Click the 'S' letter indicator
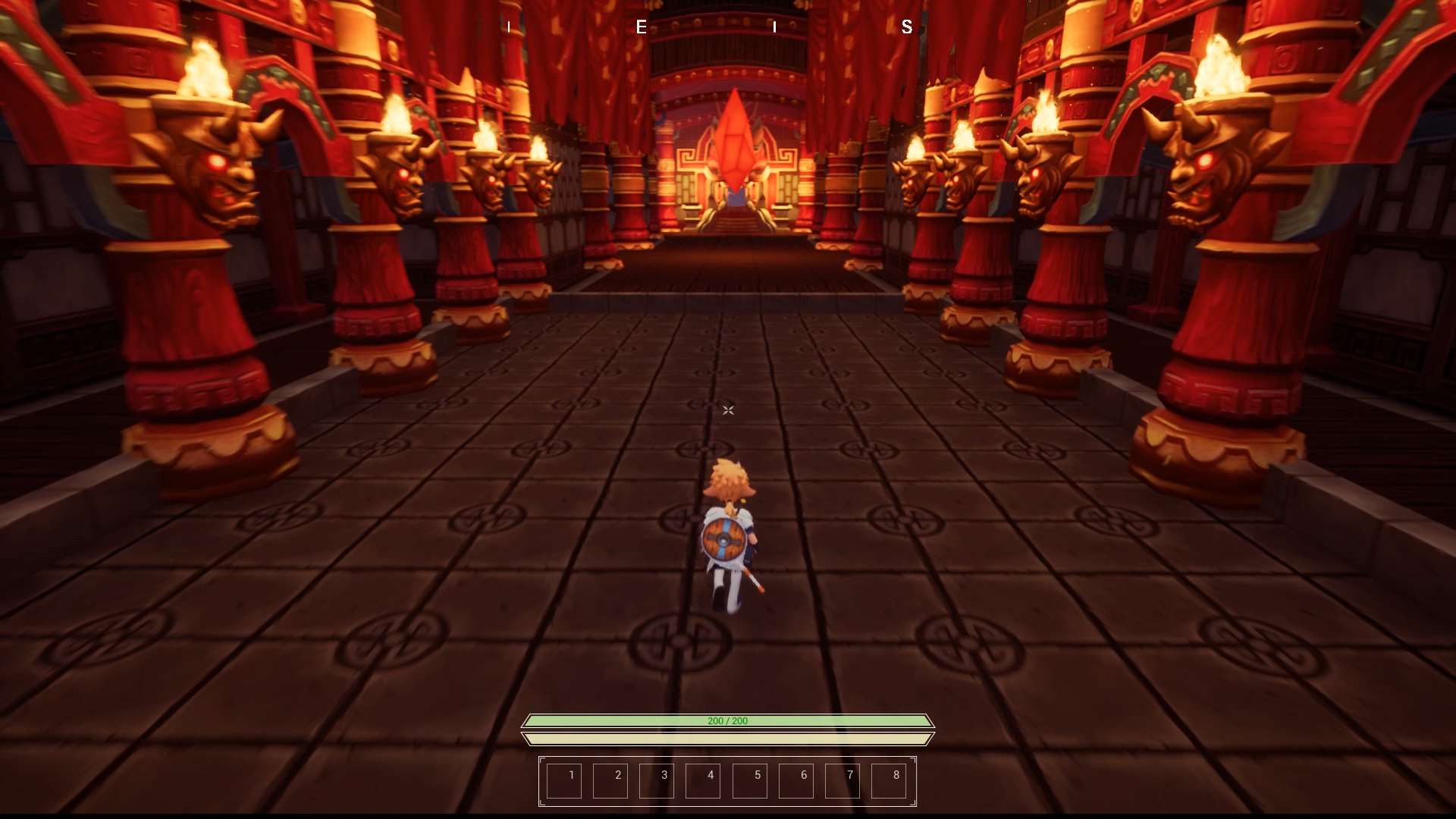 pos(905,28)
